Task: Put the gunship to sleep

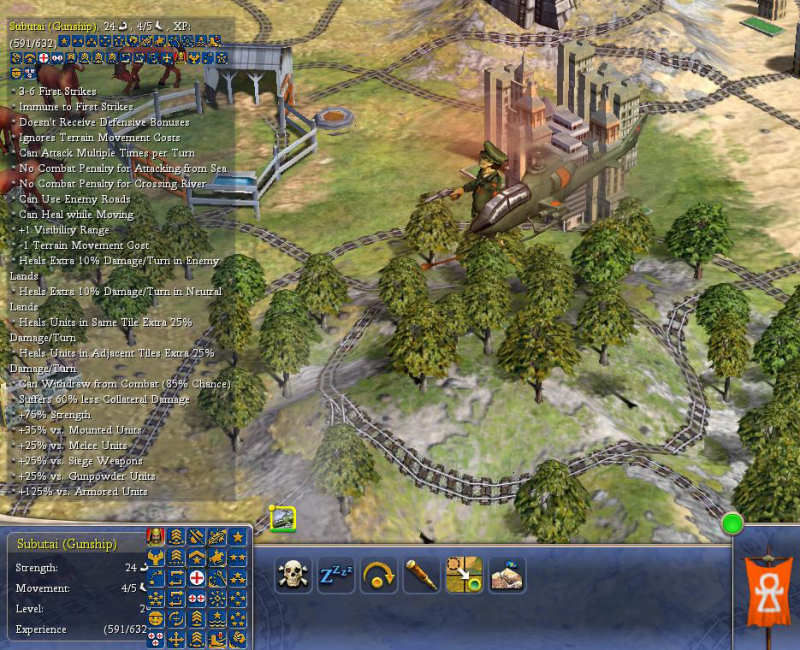Action: [x=336, y=575]
